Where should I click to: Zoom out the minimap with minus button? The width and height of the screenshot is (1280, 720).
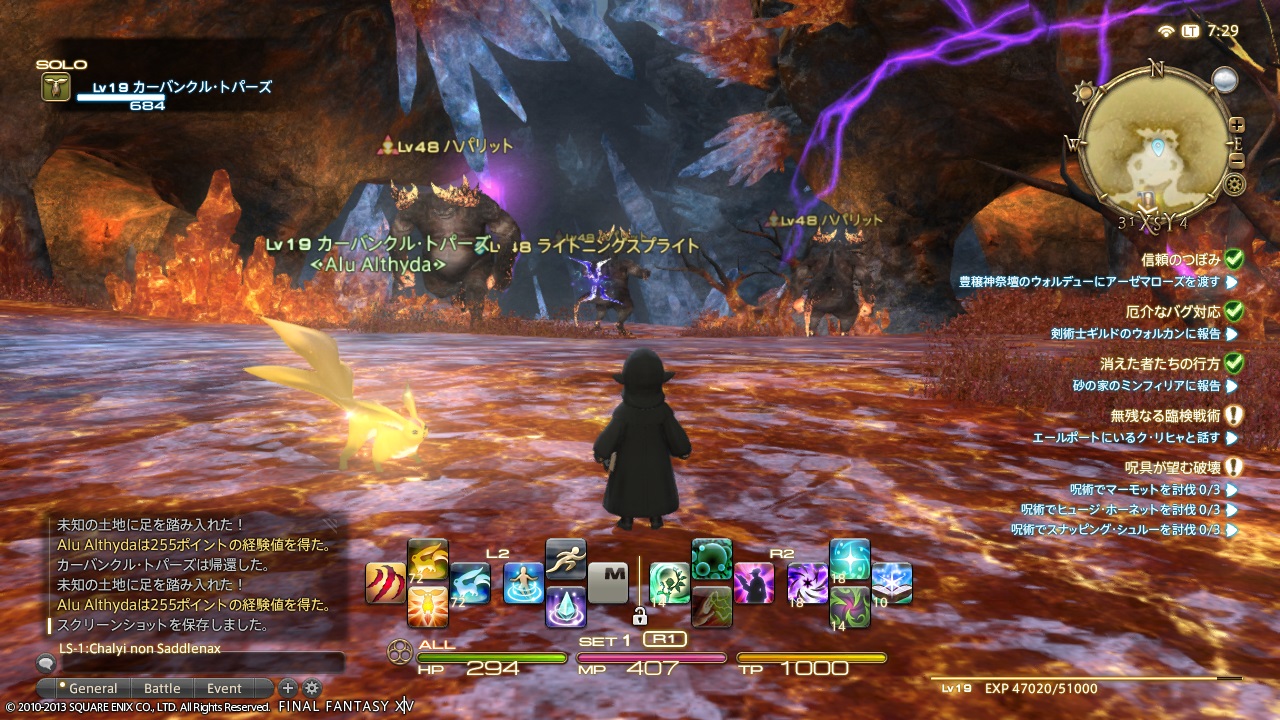click(1237, 160)
